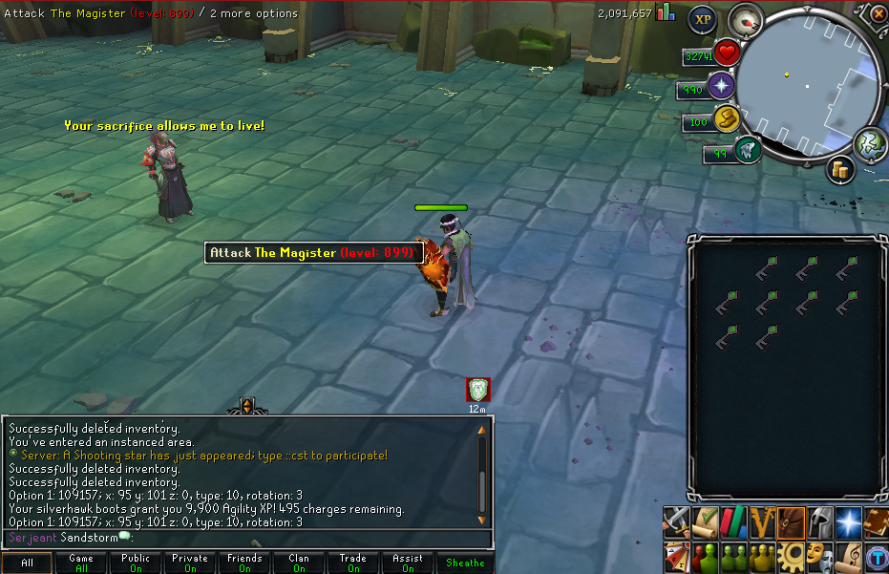
Task: Open the gold coins money pouch
Action: [840, 170]
